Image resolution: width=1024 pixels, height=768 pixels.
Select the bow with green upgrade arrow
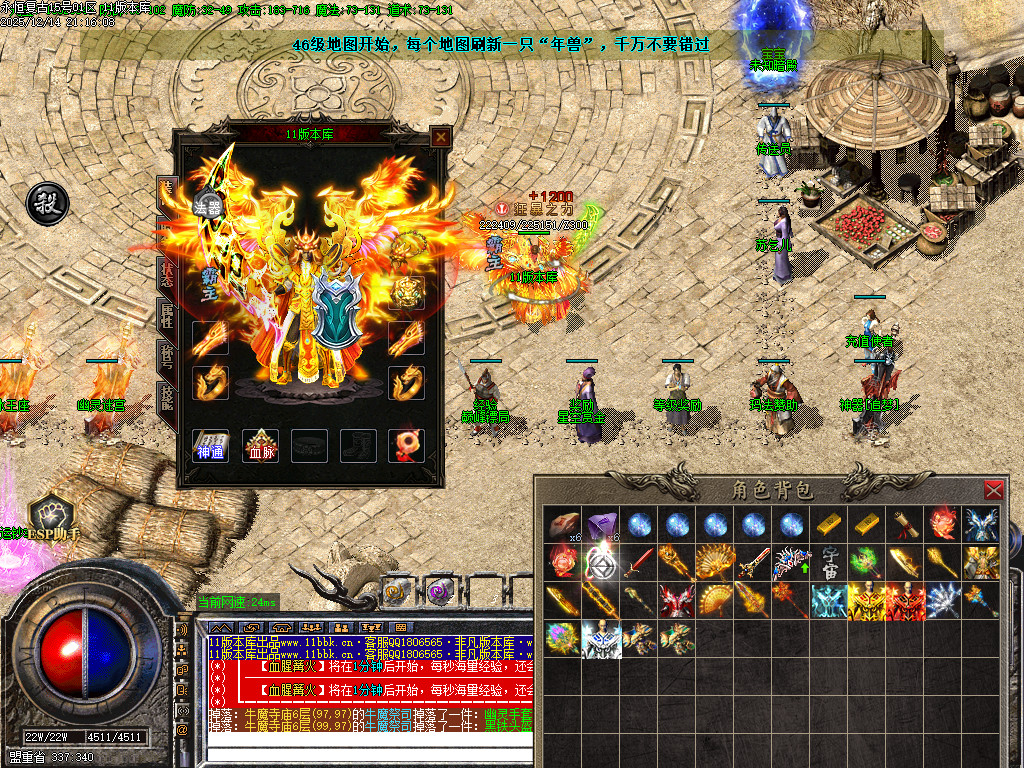[x=792, y=563]
